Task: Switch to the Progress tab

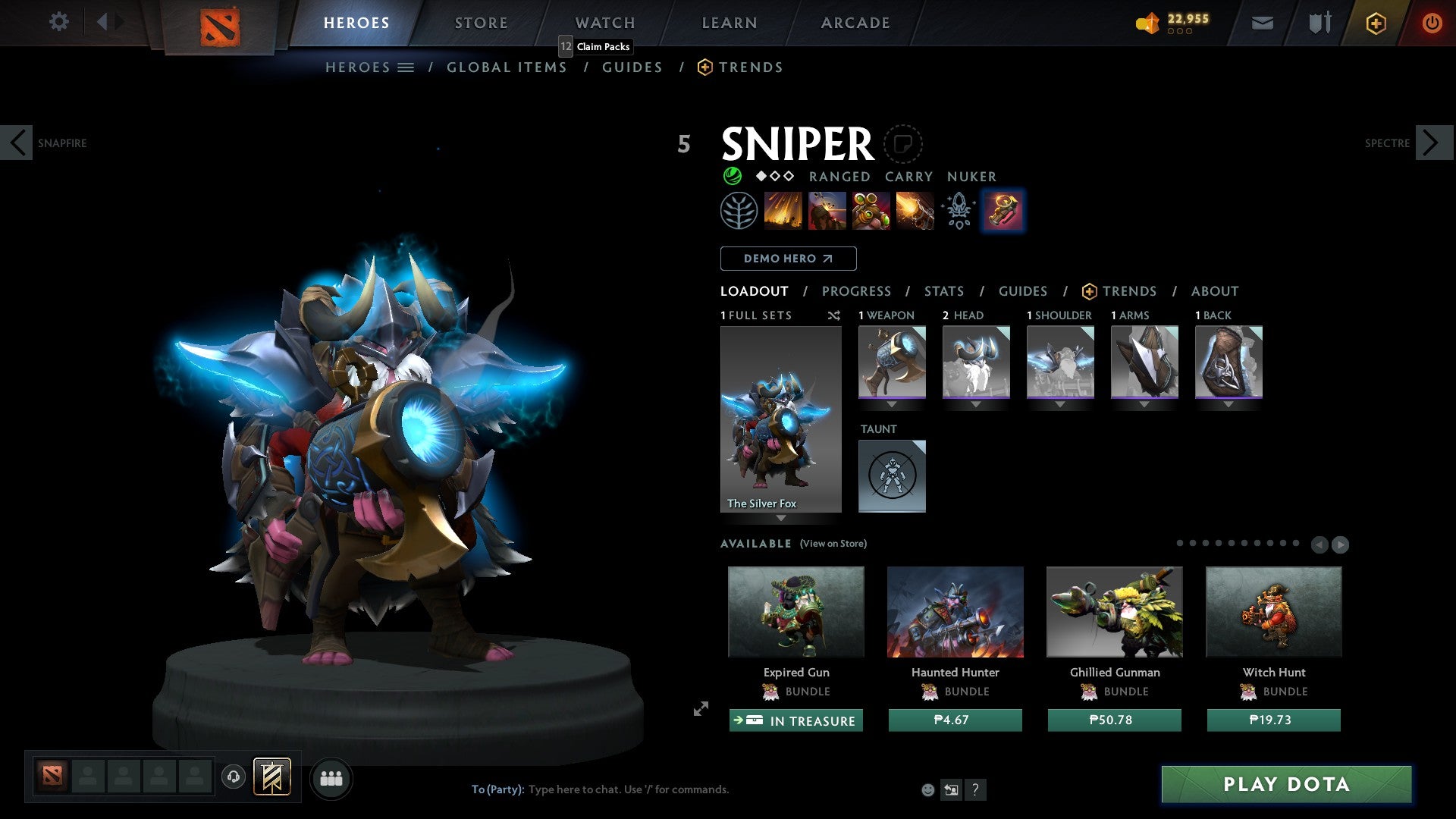Action: click(x=857, y=290)
